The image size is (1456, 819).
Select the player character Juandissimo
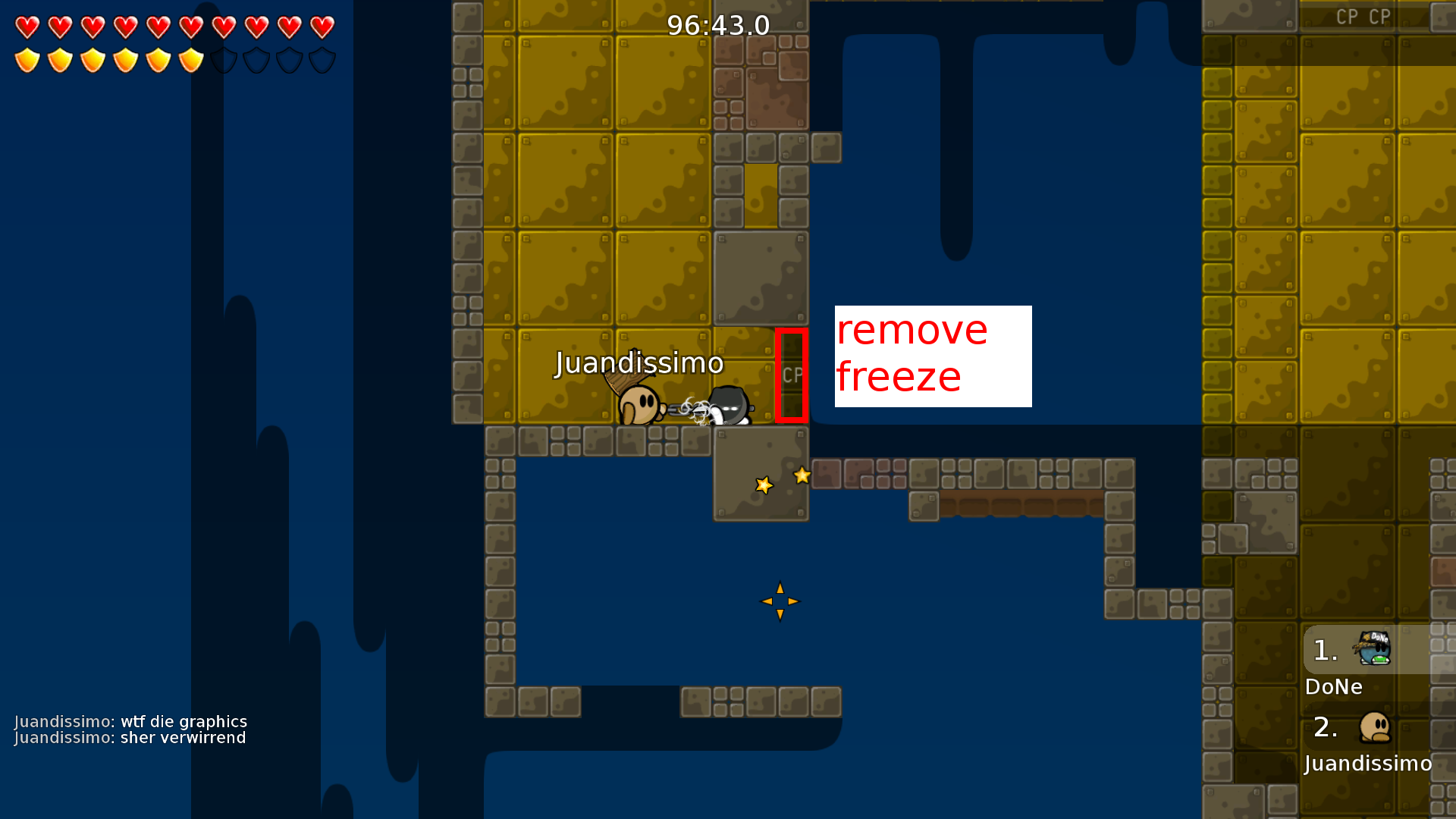(641, 403)
